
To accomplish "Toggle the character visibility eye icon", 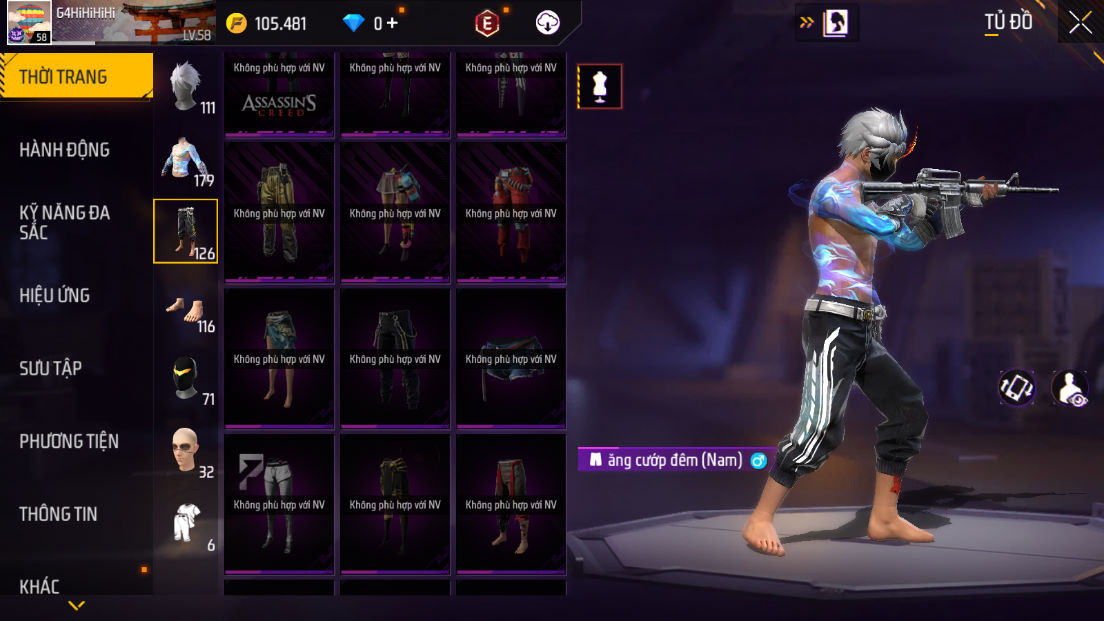I will coord(1070,388).
